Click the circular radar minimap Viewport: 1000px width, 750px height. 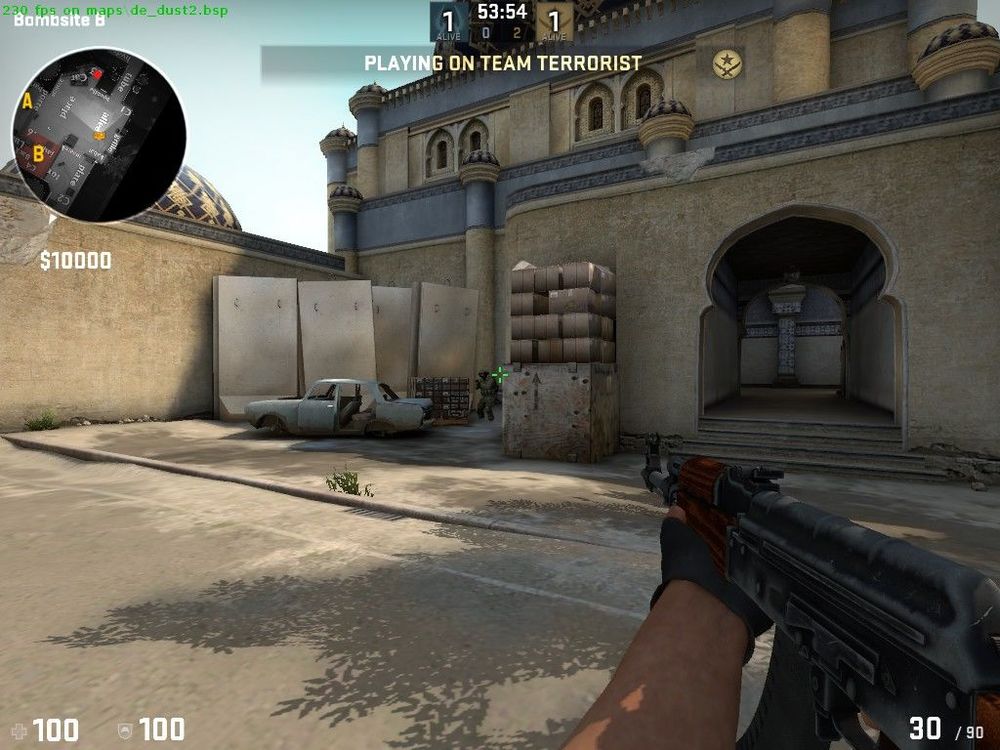99,135
